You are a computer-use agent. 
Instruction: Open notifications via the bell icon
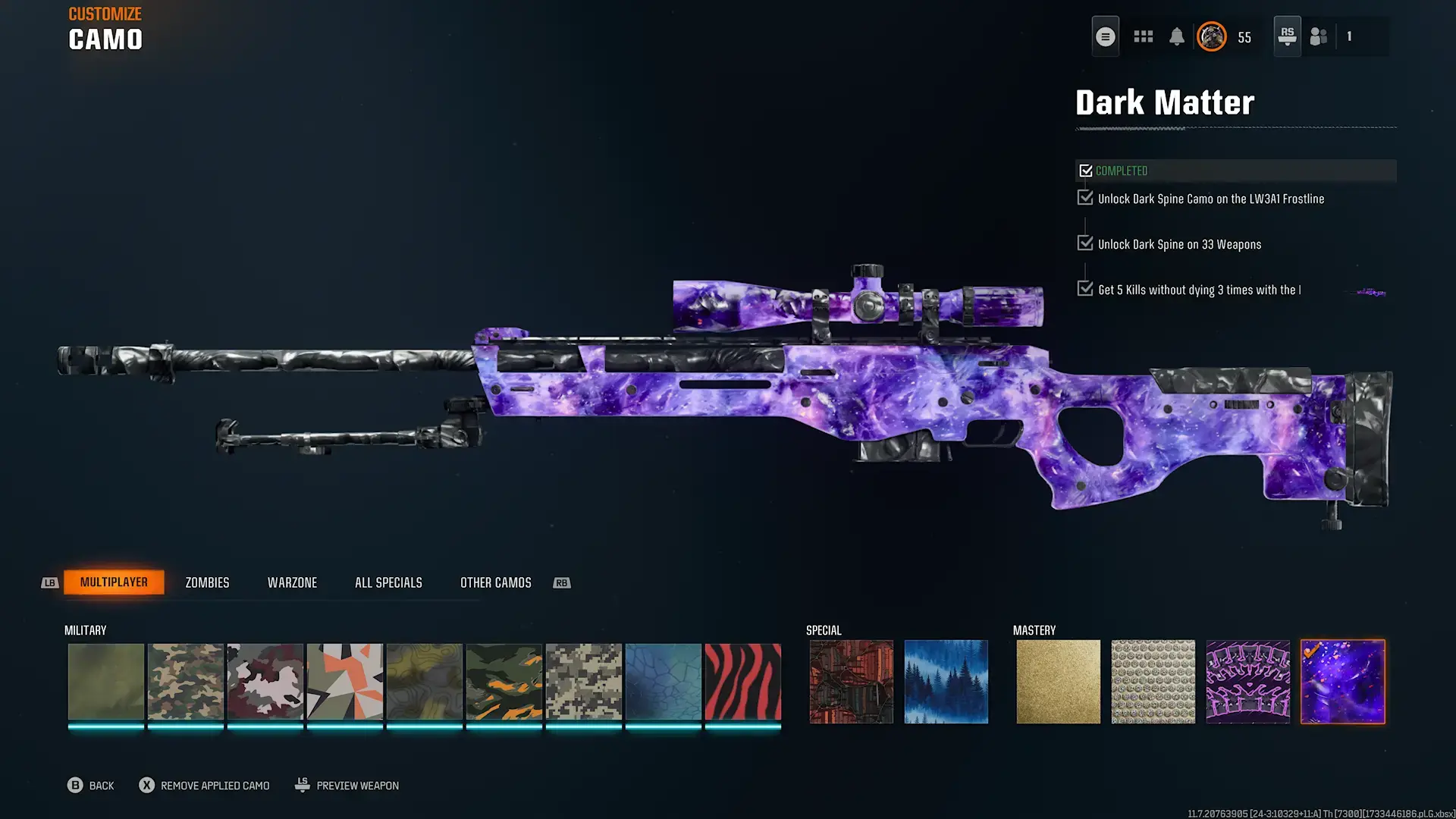1178,36
